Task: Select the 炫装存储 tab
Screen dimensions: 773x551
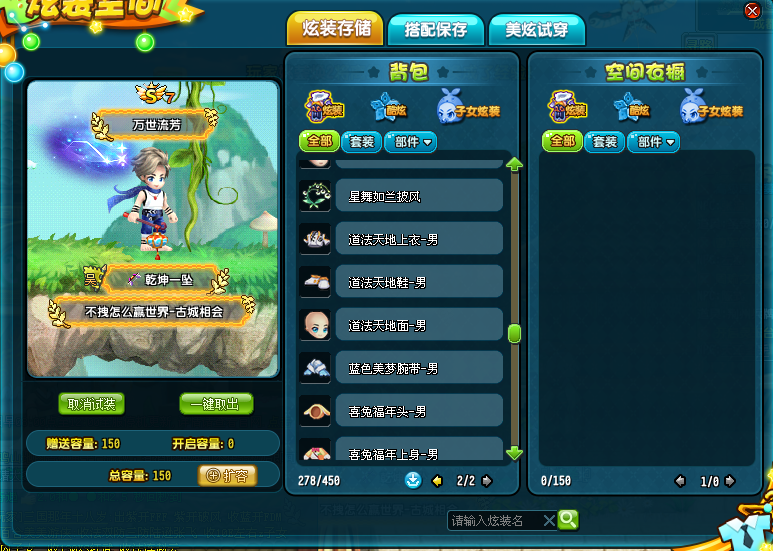Action: pyautogui.click(x=335, y=28)
